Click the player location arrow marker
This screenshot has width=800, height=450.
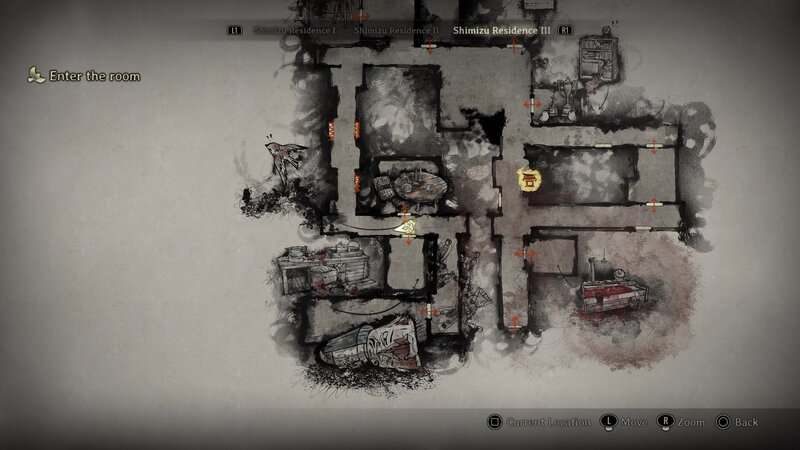406,228
